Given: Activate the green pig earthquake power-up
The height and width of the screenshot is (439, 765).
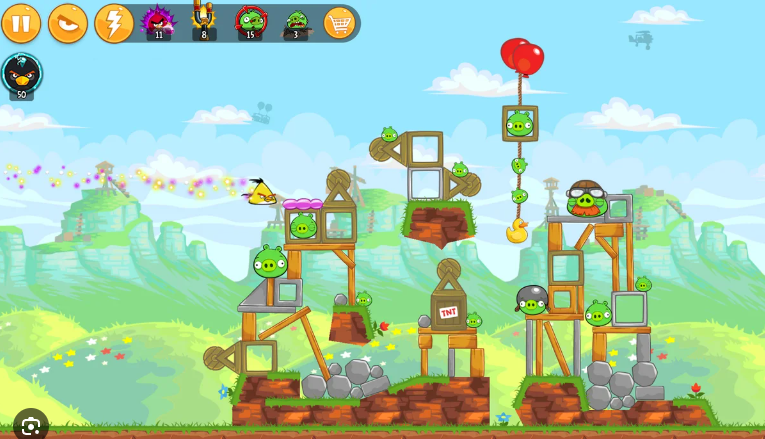Looking at the screenshot, I should (x=296, y=20).
